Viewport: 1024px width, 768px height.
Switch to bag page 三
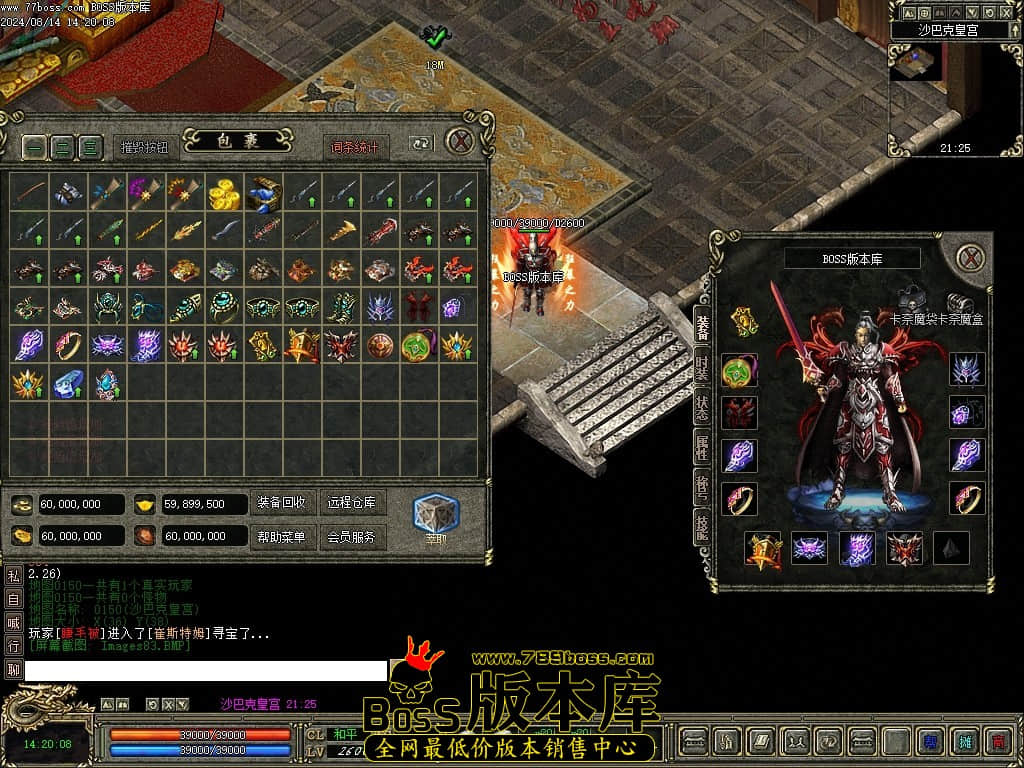point(91,147)
